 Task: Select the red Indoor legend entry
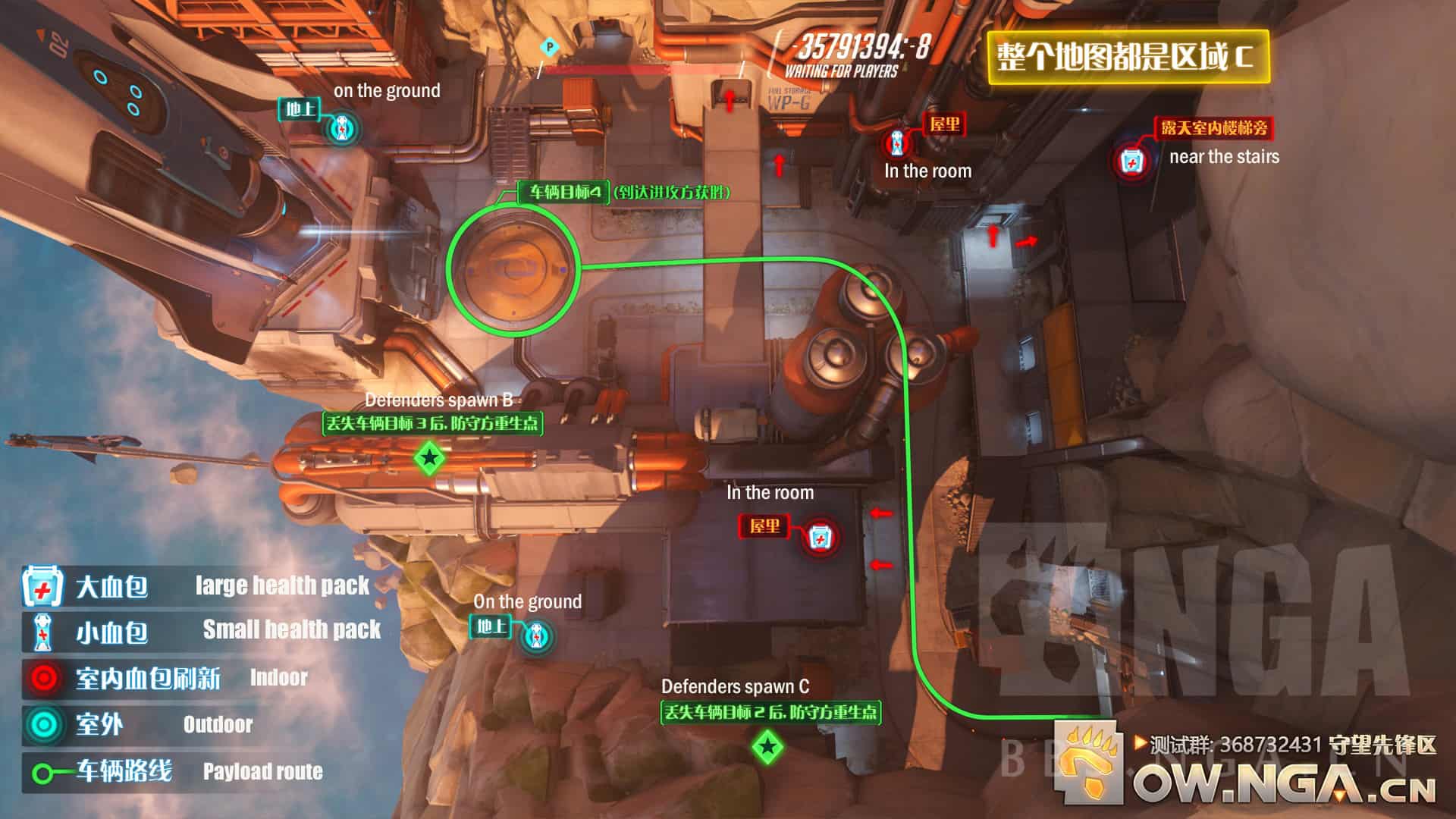[x=165, y=678]
